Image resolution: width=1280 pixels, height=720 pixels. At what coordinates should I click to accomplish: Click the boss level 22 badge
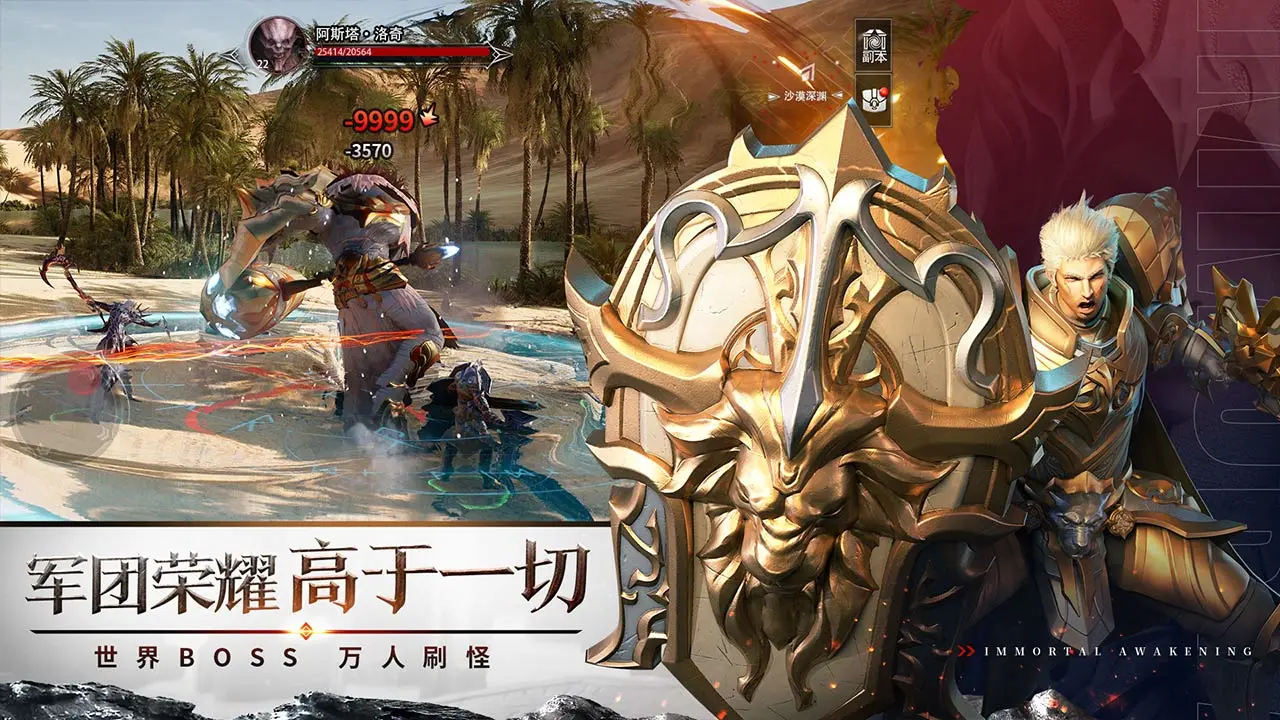click(x=263, y=64)
